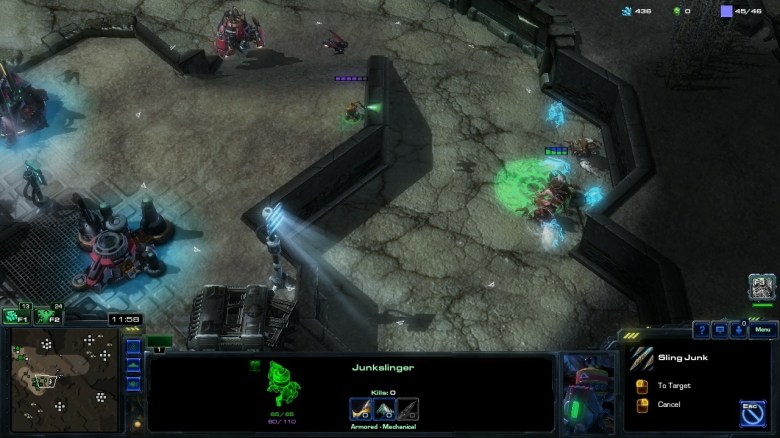The image size is (780, 438).
Task: Open the help question mark button
Action: (x=702, y=330)
